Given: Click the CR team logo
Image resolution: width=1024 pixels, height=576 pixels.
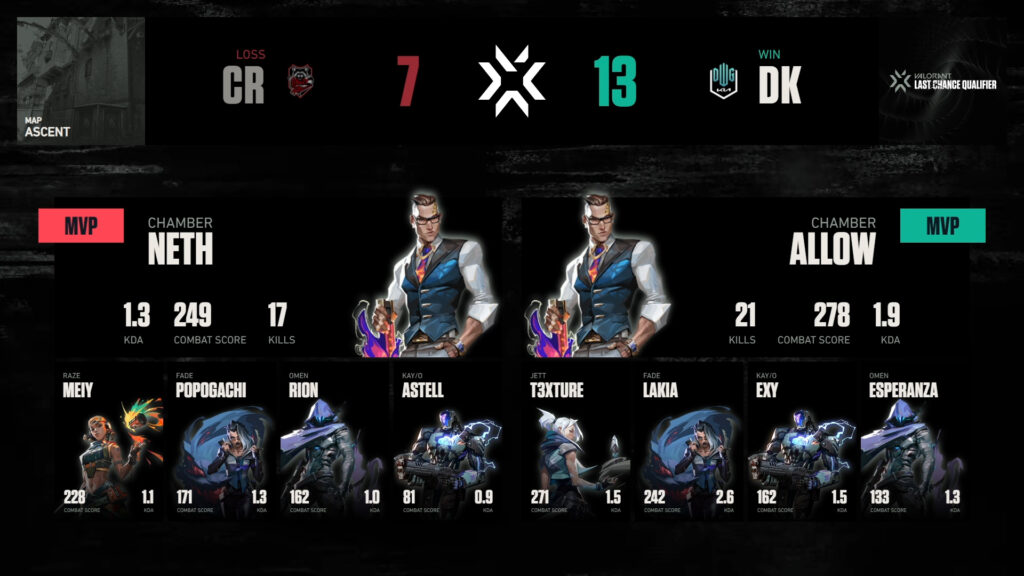Looking at the screenshot, I should point(300,81).
